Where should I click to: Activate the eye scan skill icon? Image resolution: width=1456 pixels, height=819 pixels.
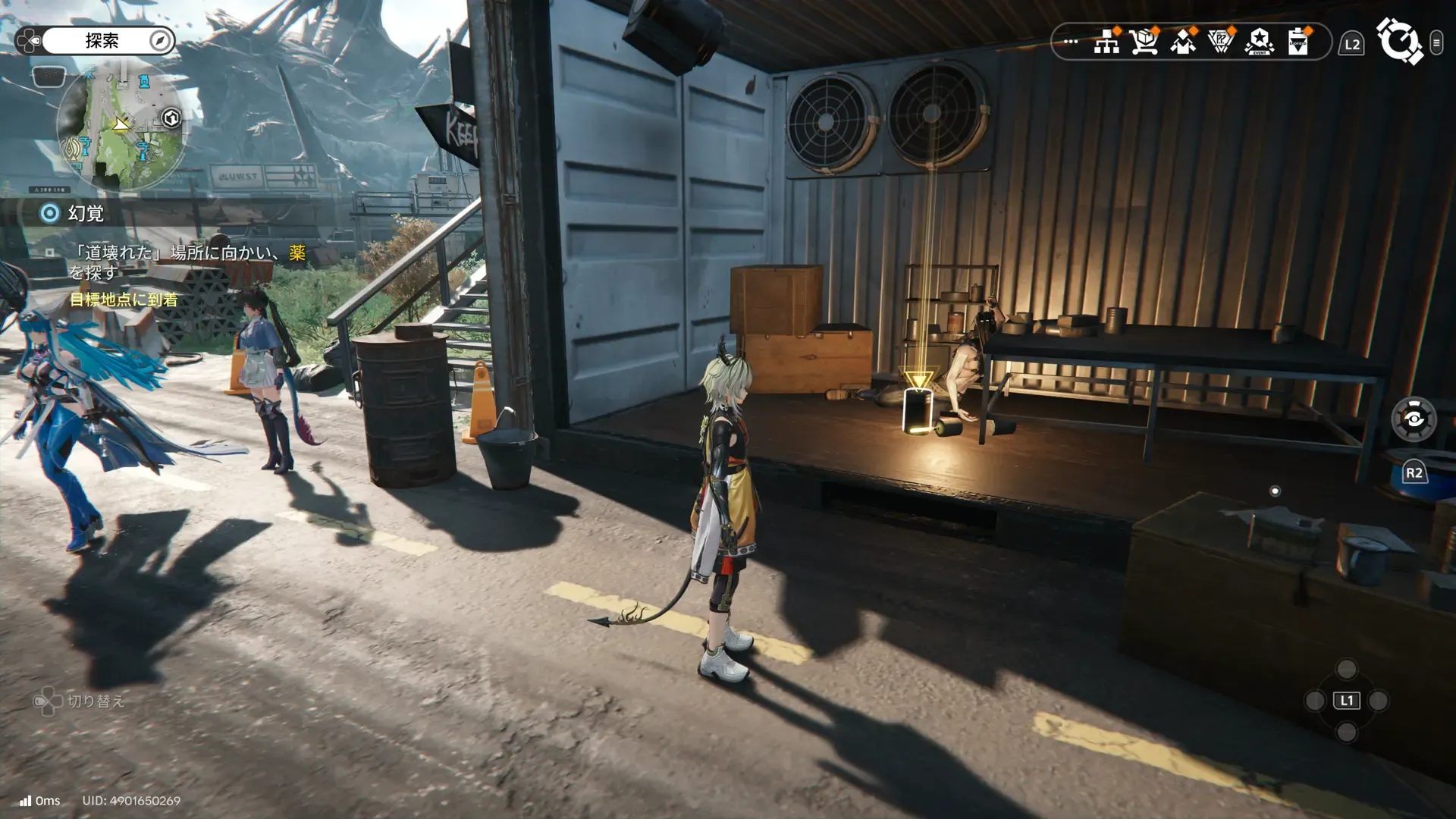point(1414,419)
